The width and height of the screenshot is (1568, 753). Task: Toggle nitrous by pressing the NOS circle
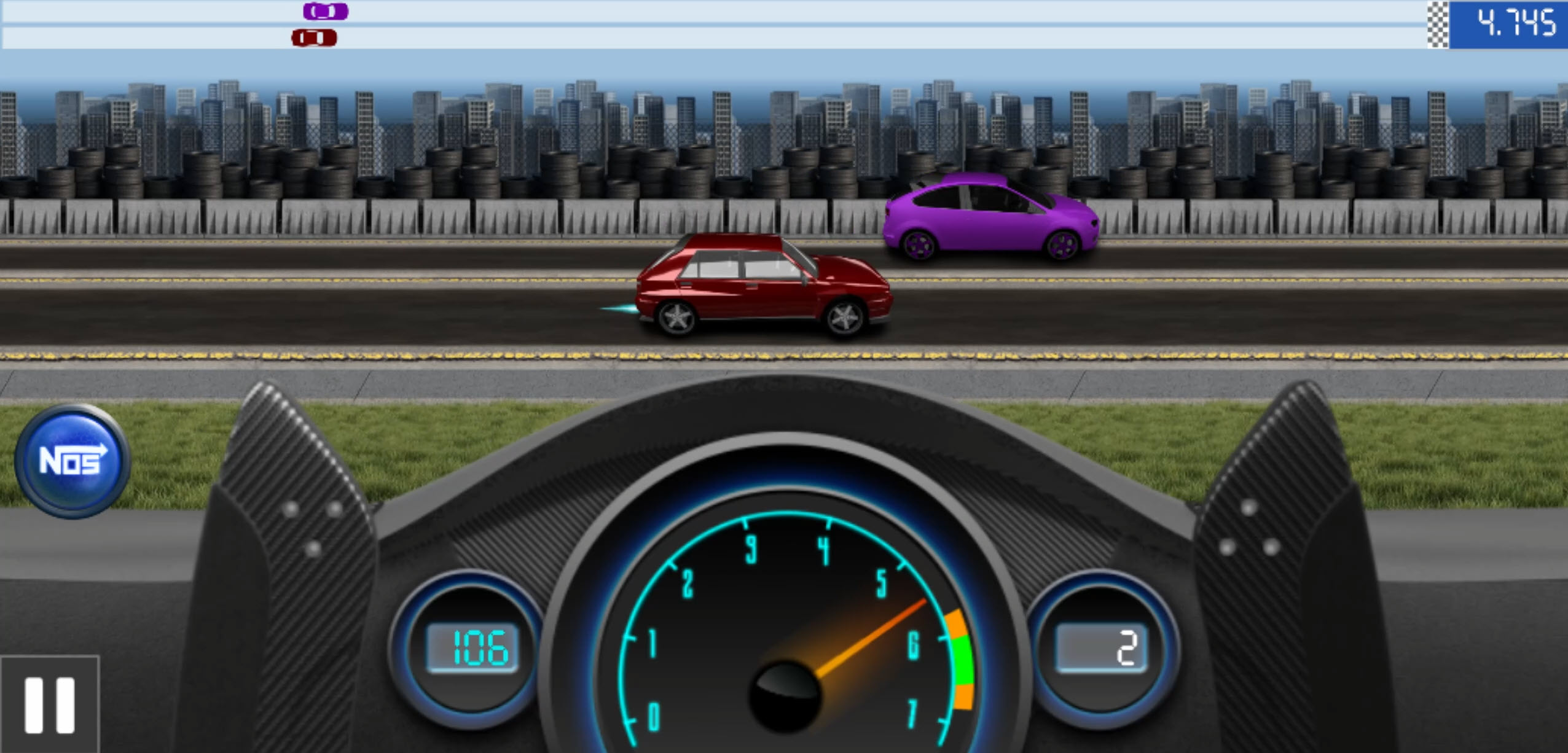tap(71, 464)
